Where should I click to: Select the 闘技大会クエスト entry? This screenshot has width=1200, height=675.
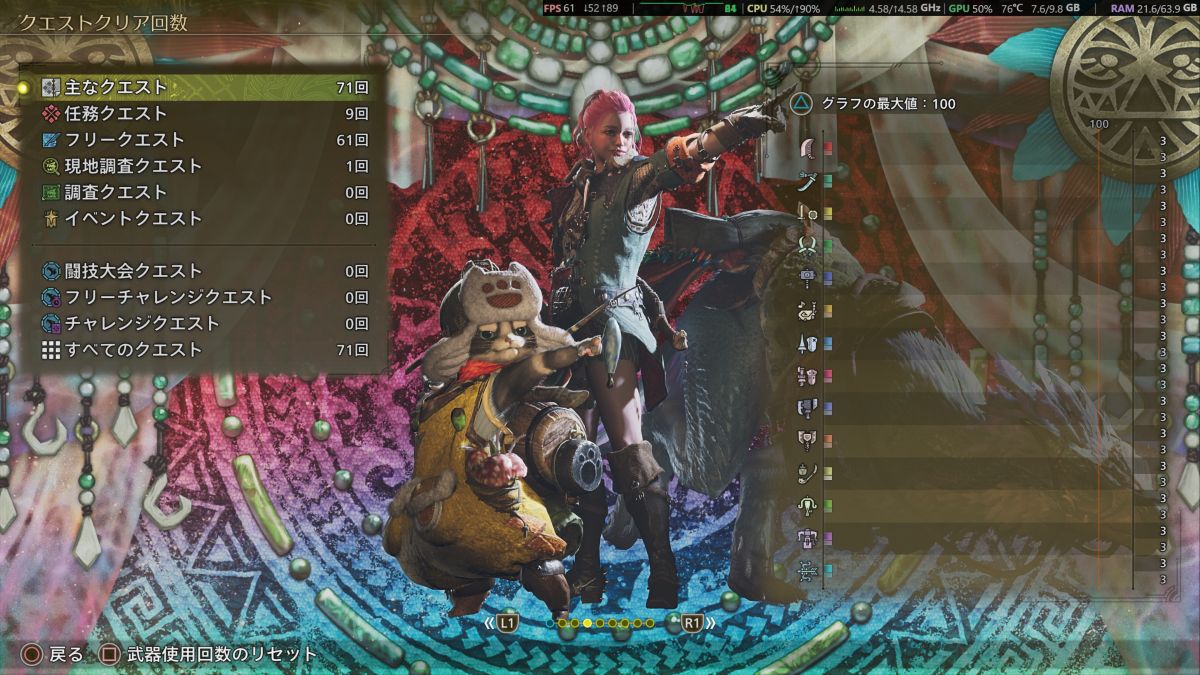(200, 271)
